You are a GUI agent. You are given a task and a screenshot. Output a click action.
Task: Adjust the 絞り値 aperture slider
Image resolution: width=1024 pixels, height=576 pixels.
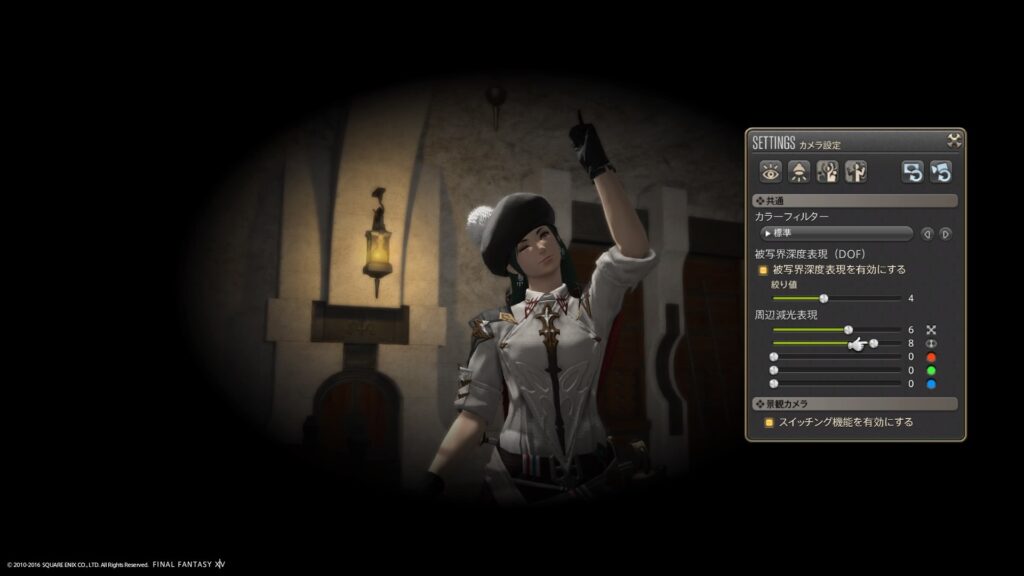click(824, 298)
